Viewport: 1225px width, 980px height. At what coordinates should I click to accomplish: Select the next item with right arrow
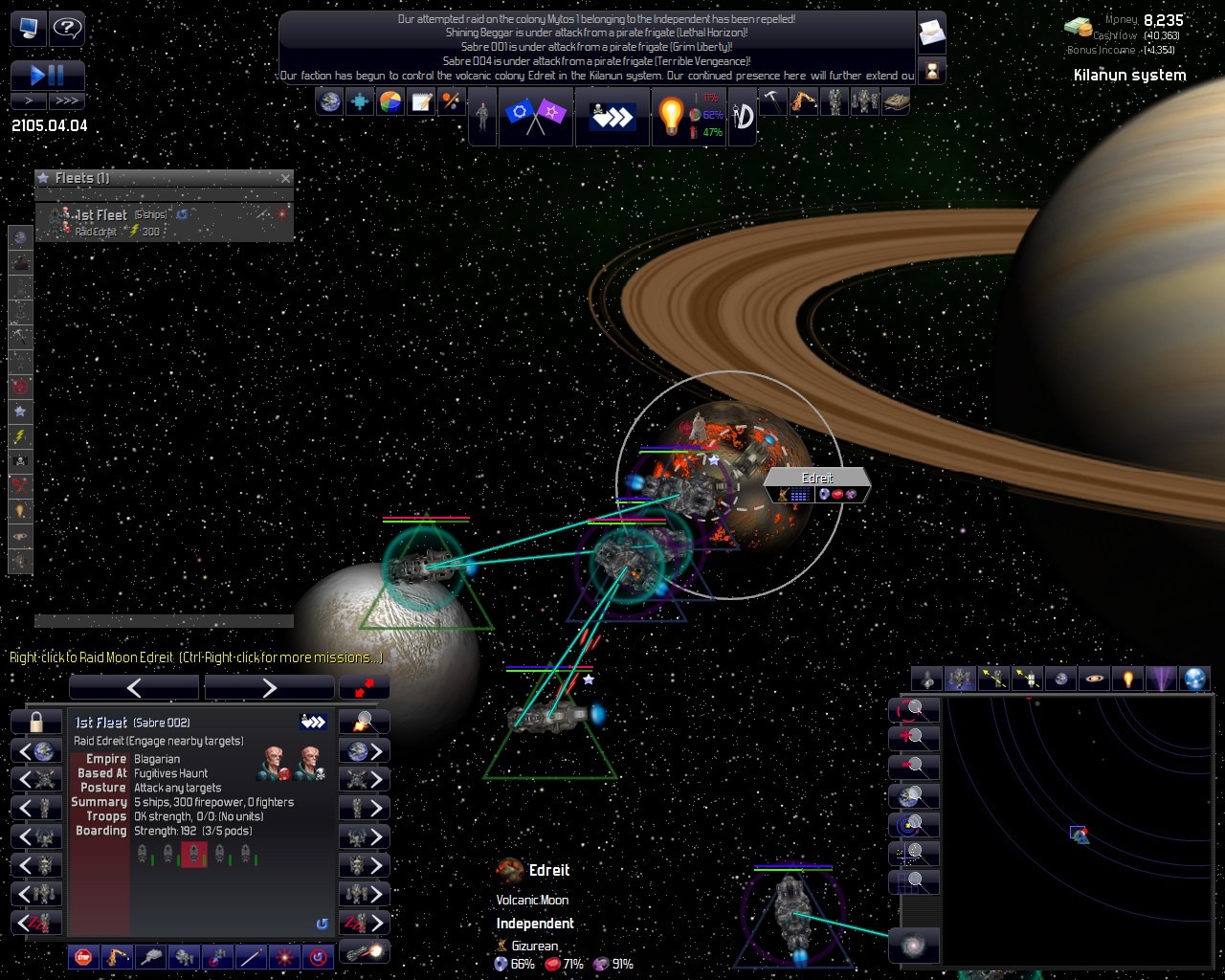[269, 687]
